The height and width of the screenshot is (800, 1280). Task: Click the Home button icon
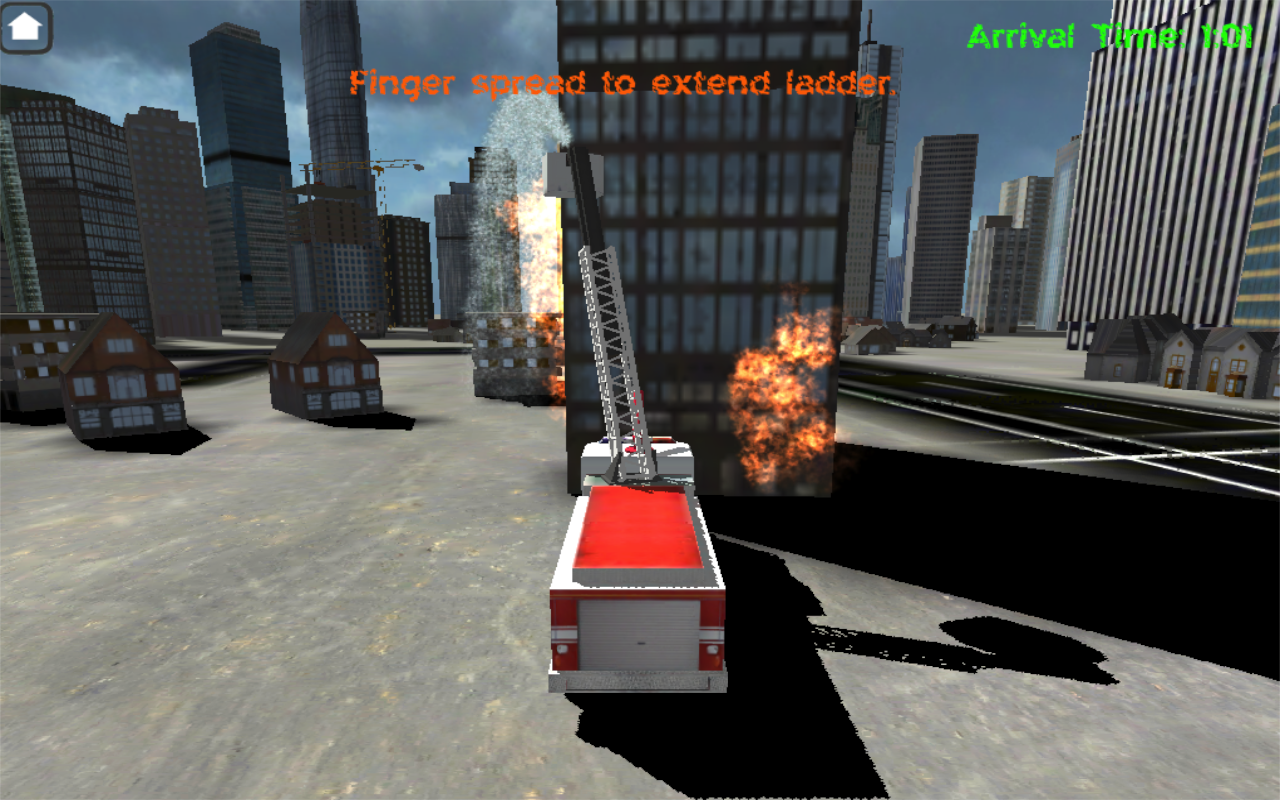tap(27, 26)
